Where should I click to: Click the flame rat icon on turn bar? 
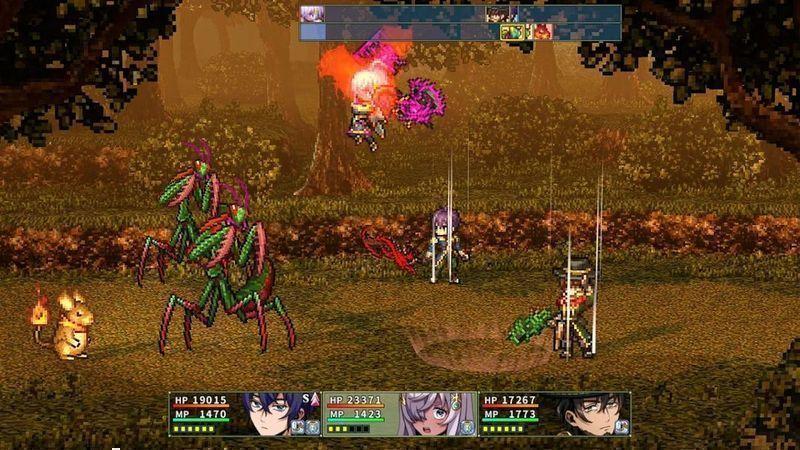pyautogui.click(x=542, y=32)
